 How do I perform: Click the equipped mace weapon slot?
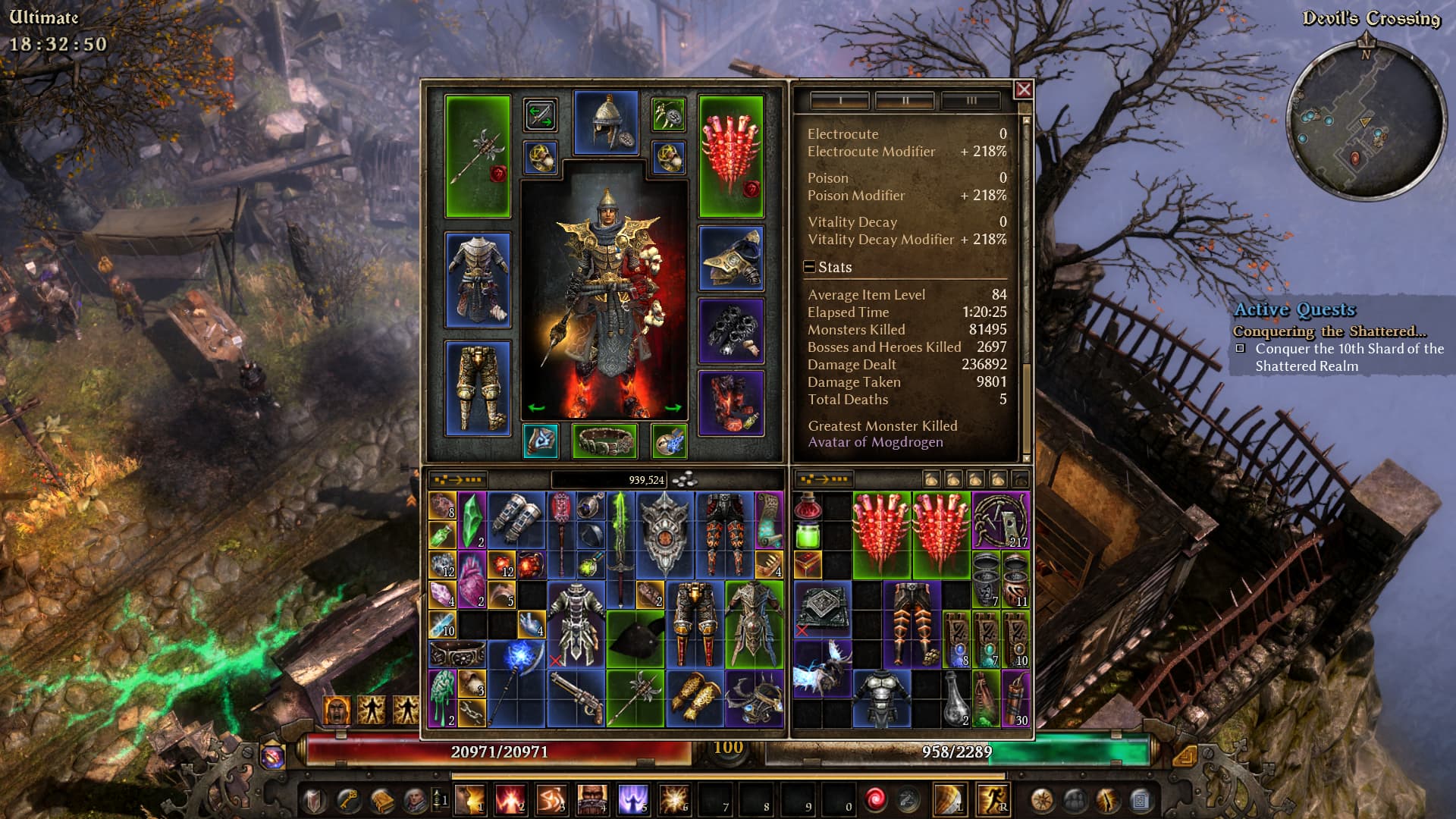pos(478,156)
